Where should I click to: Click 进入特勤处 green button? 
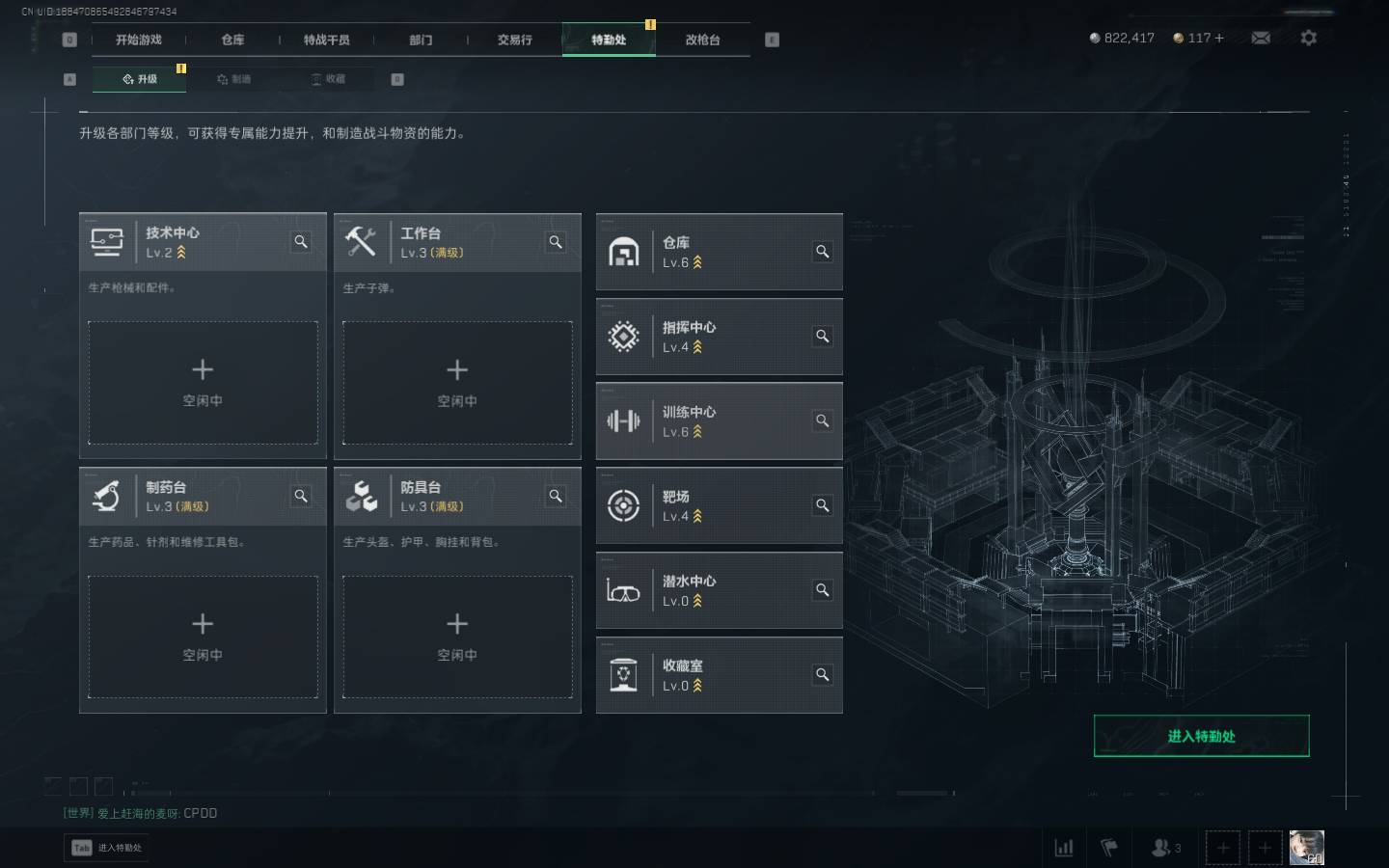[1201, 736]
